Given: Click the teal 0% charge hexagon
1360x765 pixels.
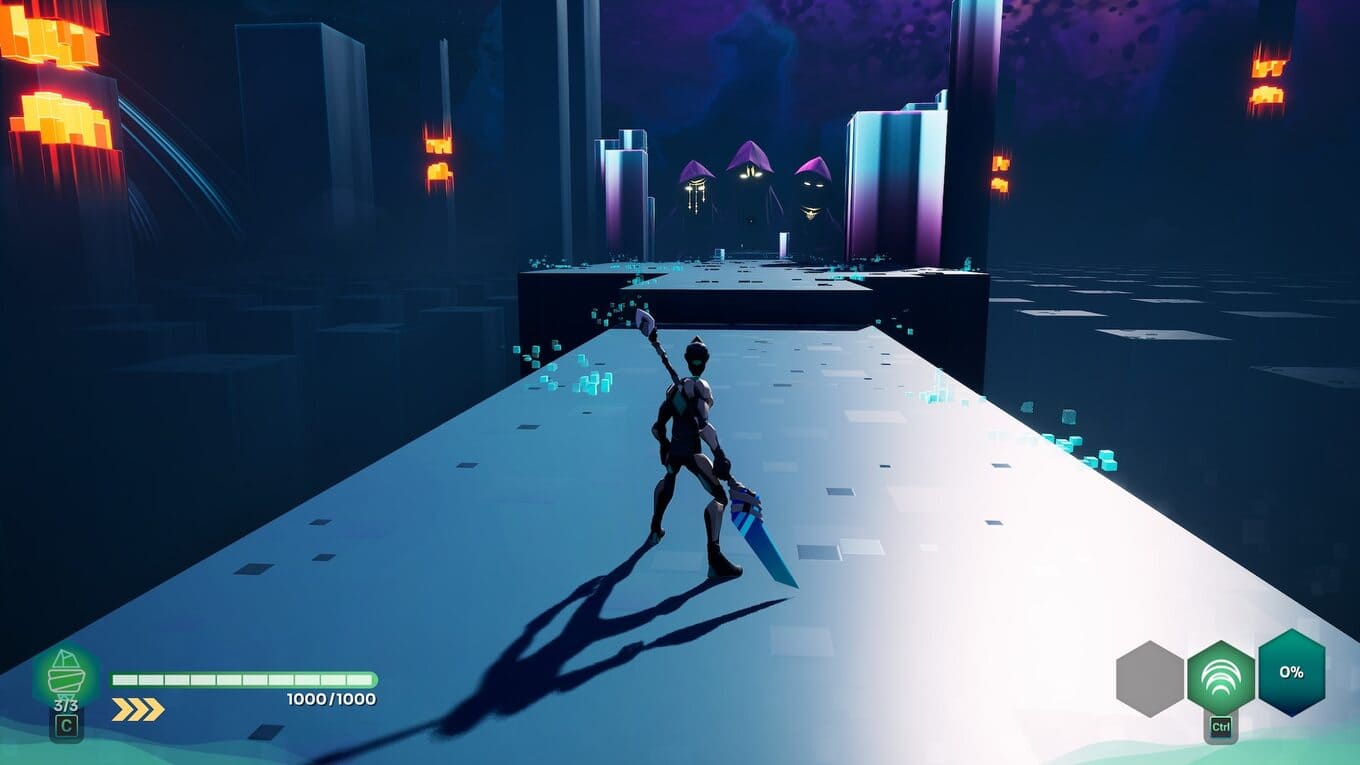Looking at the screenshot, I should point(1291,672).
